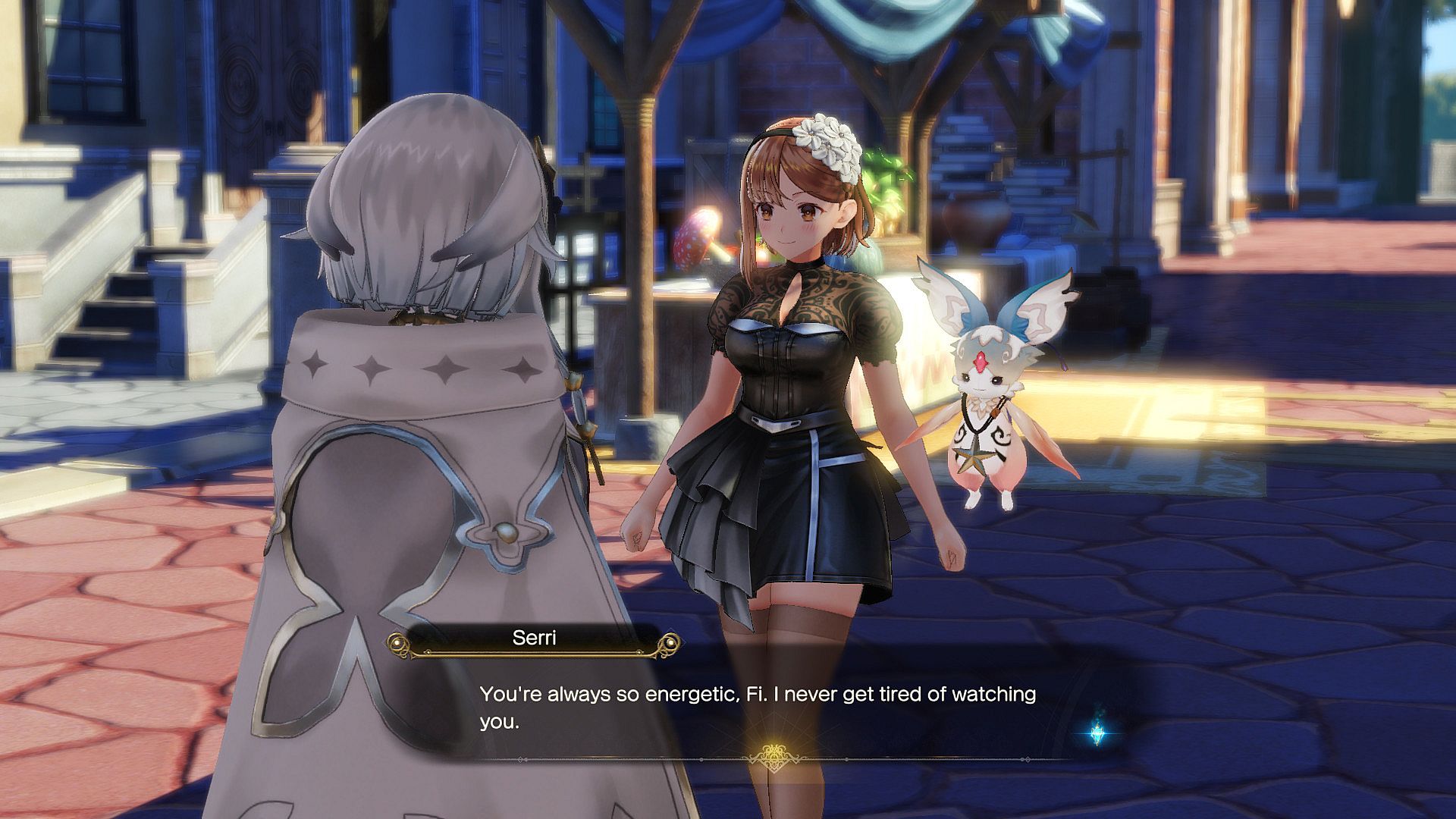
Task: Advance Serri's dialogue text box
Action: tap(758, 708)
